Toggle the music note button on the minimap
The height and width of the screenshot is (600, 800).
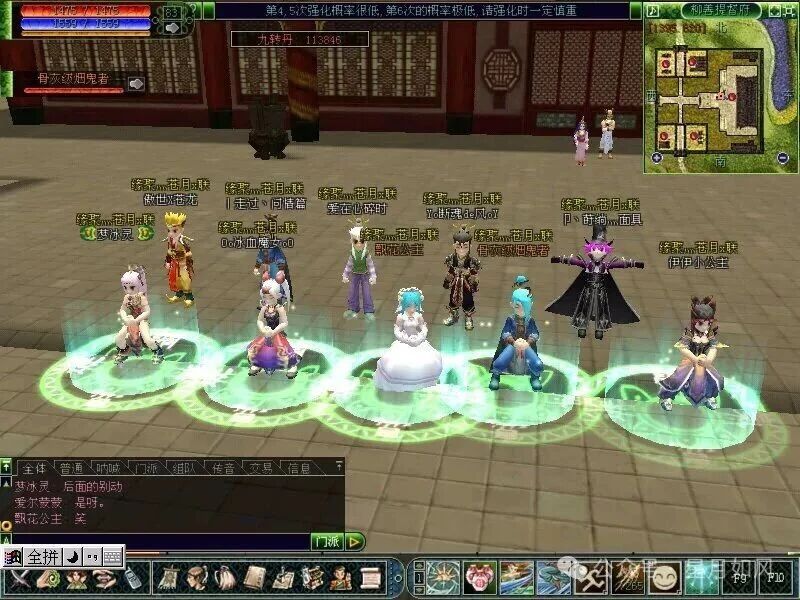653,10
